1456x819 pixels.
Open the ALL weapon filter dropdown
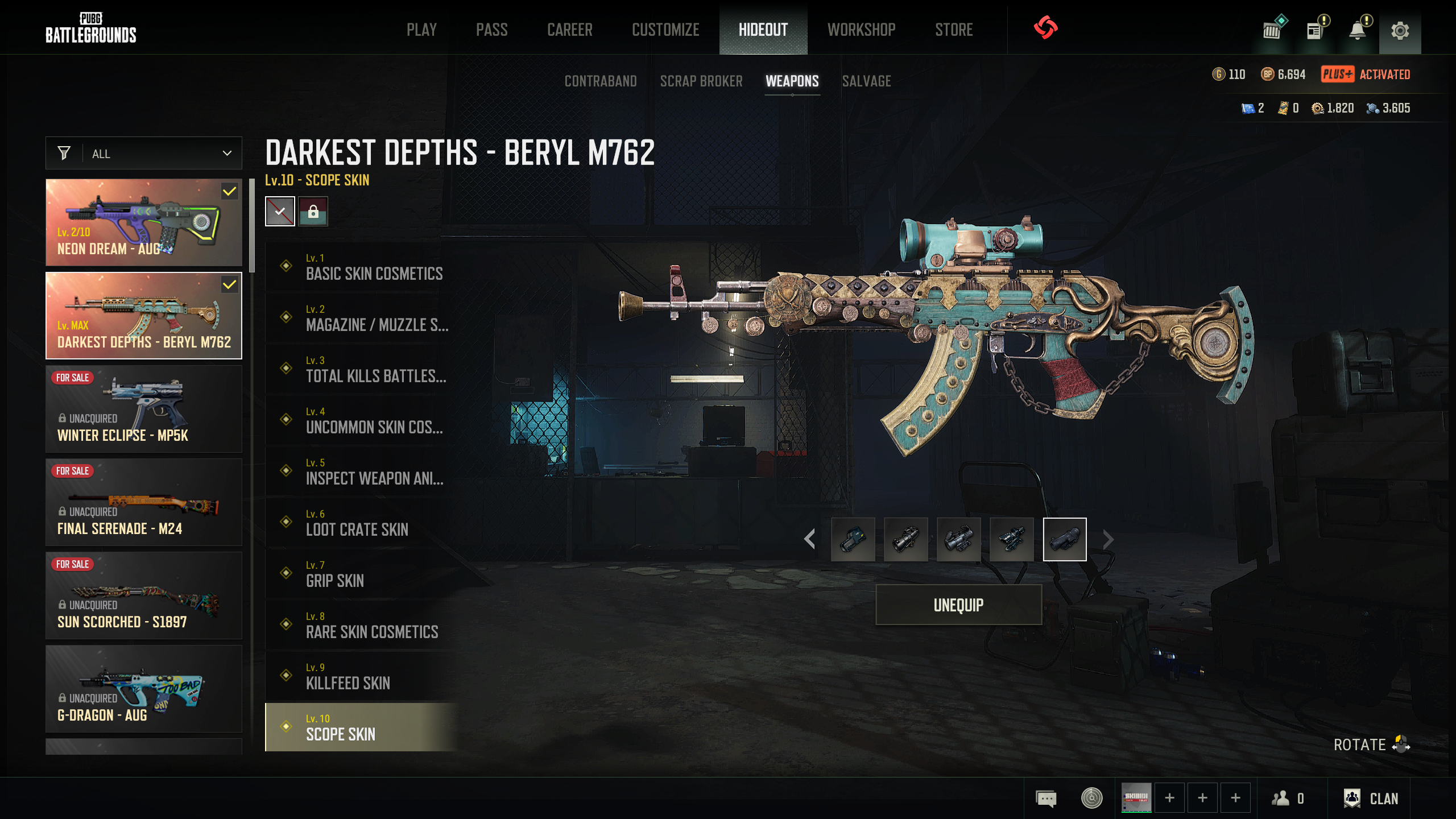[144, 154]
